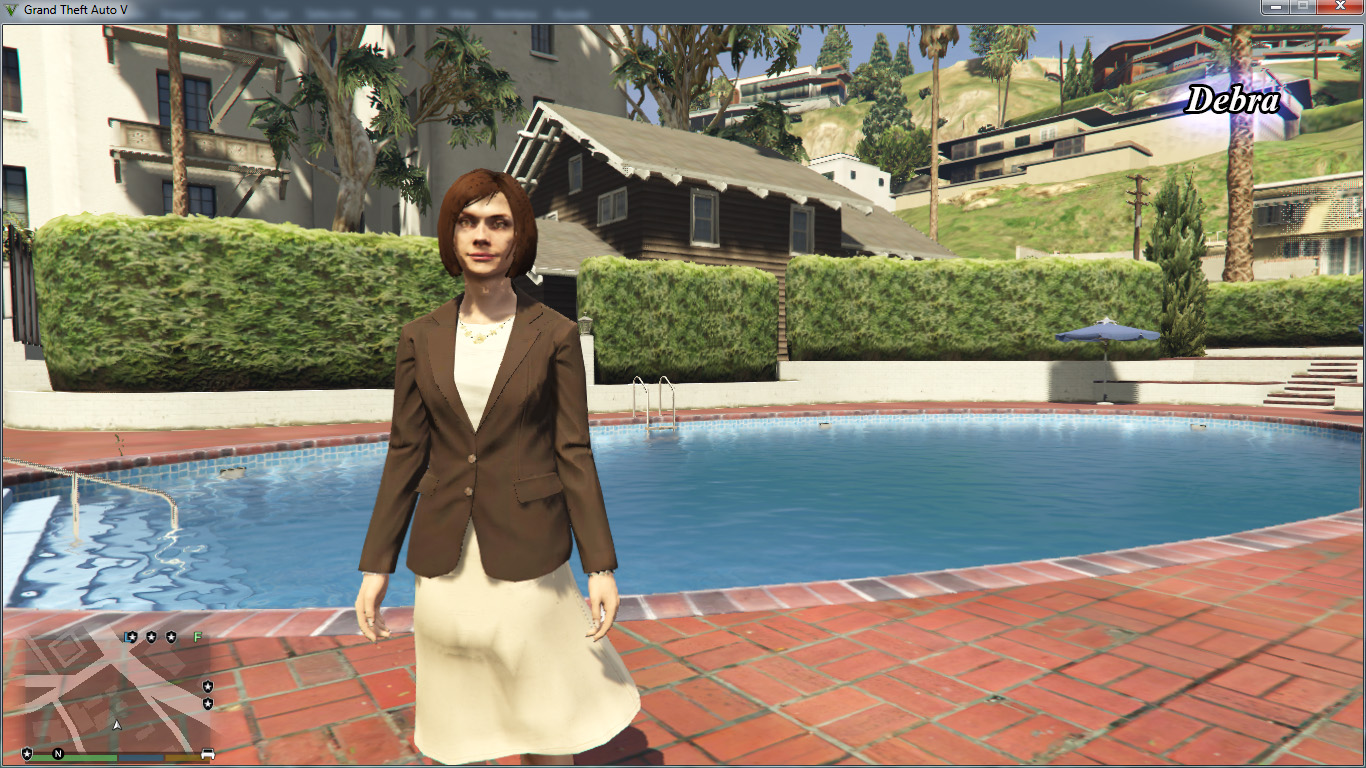
Task: Click the black N compass icon on the minimap
Action: pos(57,754)
